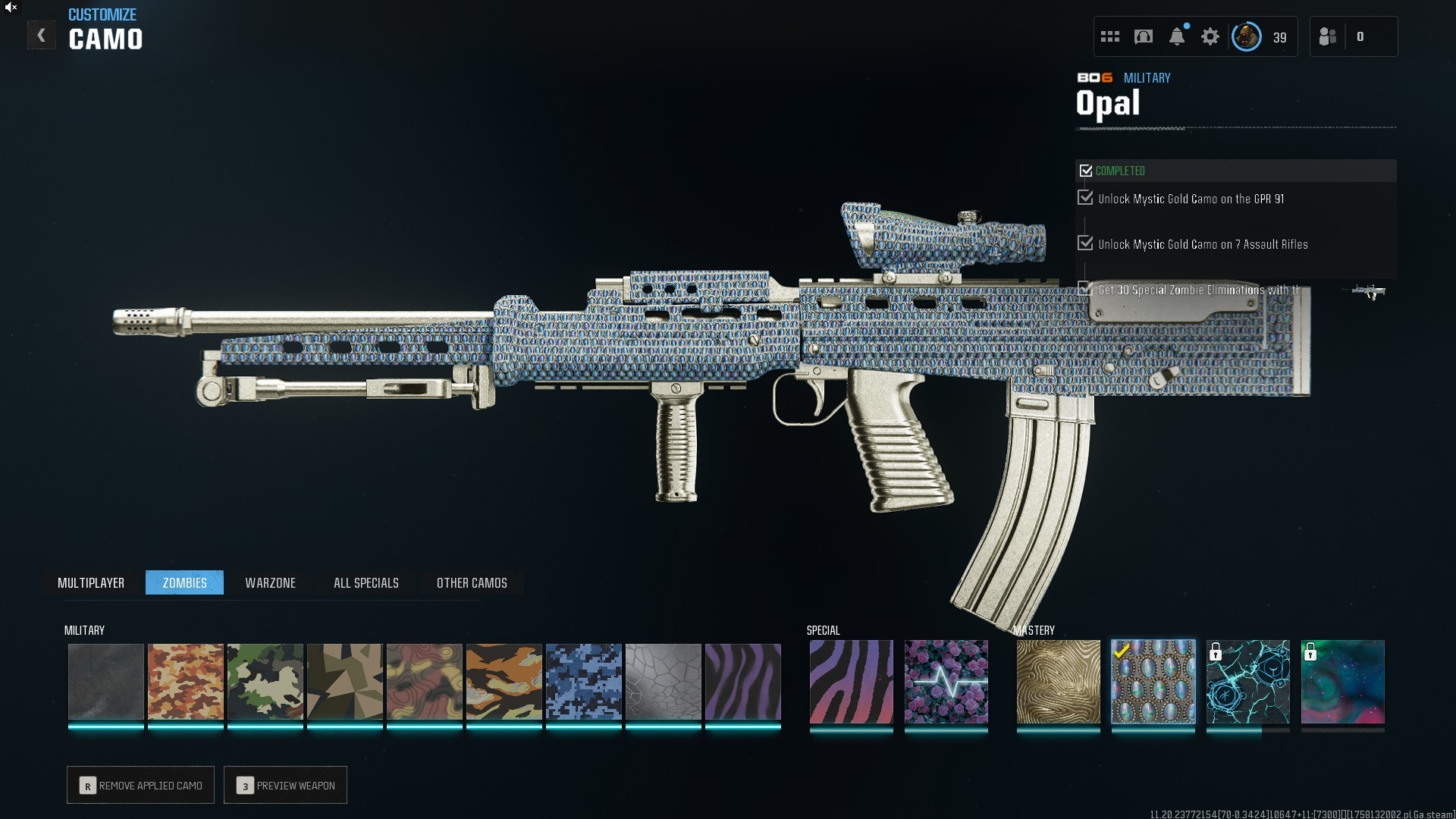Pick the roses heartbeat special camo
This screenshot has width=1456, height=819.
pyautogui.click(x=946, y=682)
